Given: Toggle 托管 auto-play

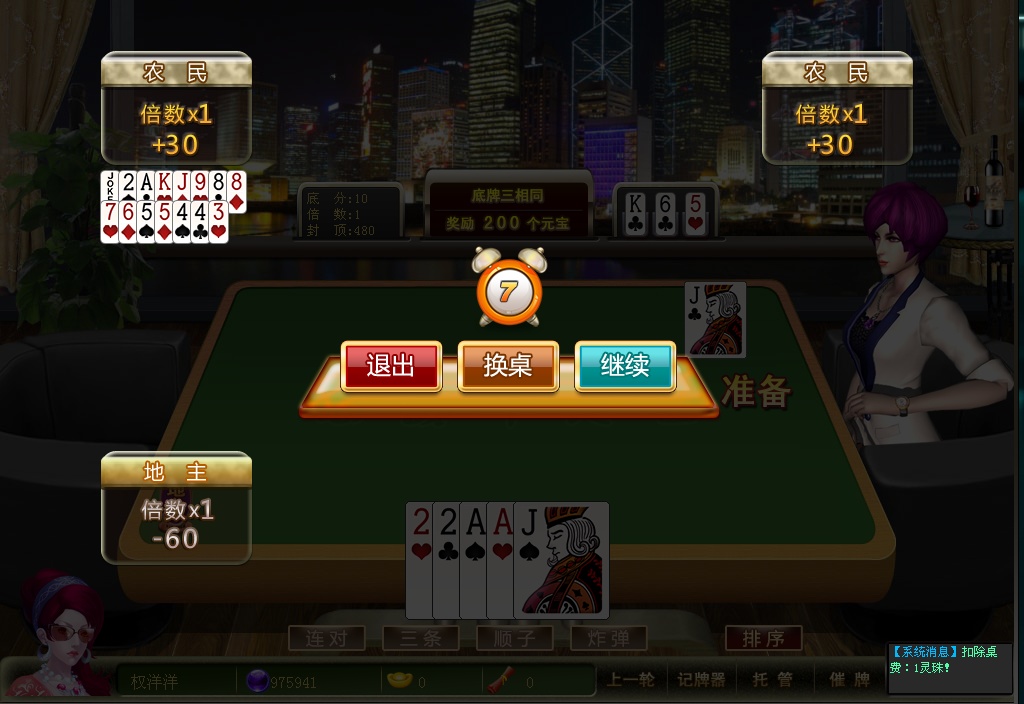Looking at the screenshot, I should (x=772, y=680).
